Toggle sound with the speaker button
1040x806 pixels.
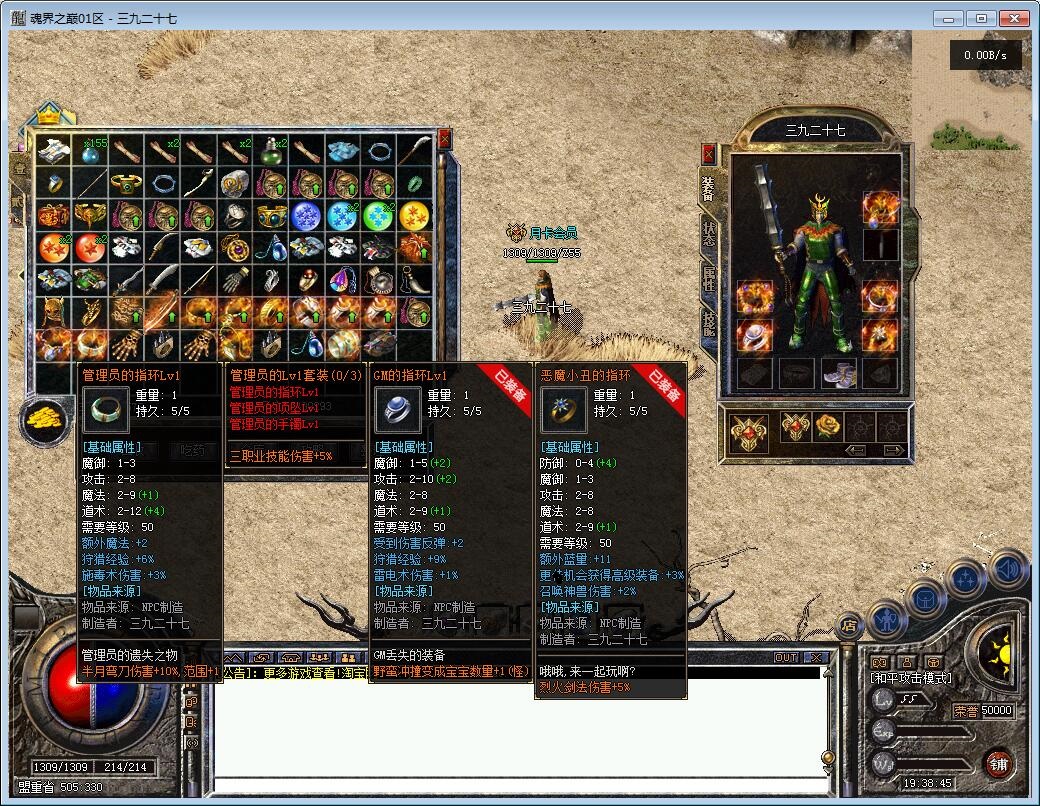1008,568
